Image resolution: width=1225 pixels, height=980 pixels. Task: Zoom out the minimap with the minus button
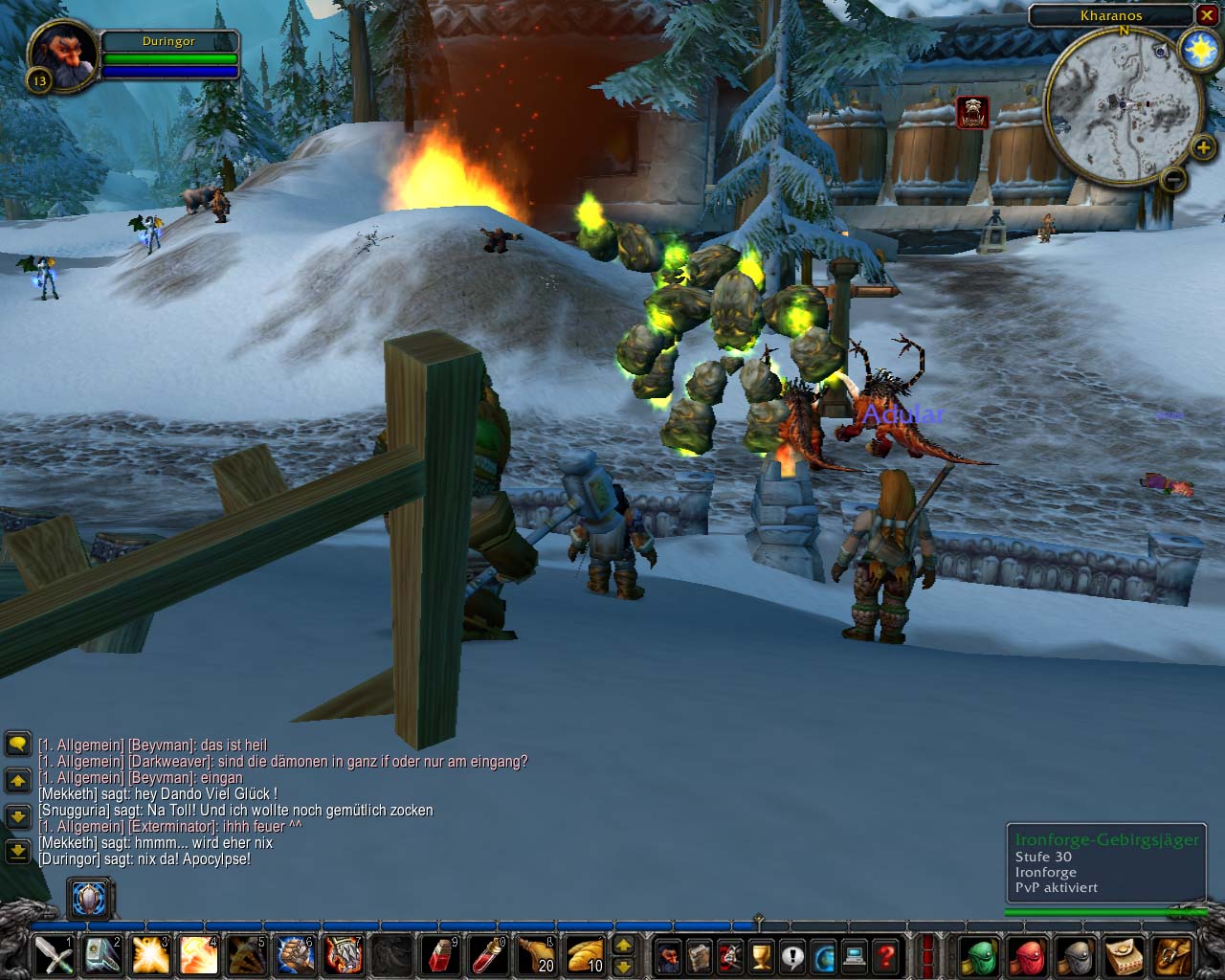pos(1173,179)
